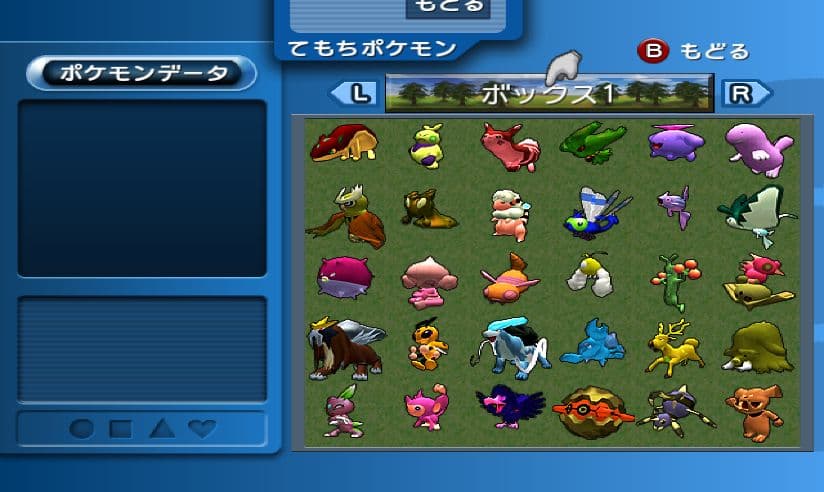Choose the round Forretress slot

pyautogui.click(x=593, y=410)
